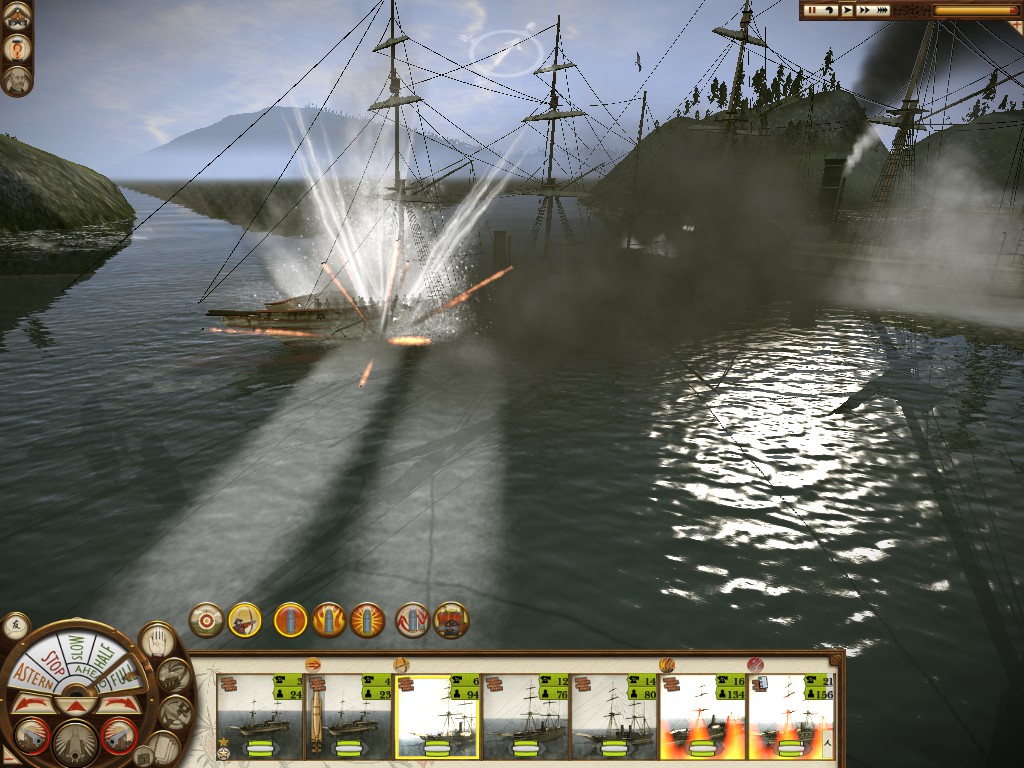Screen dimensions: 1024x768
Task: Pause the battle
Action: point(811,10)
